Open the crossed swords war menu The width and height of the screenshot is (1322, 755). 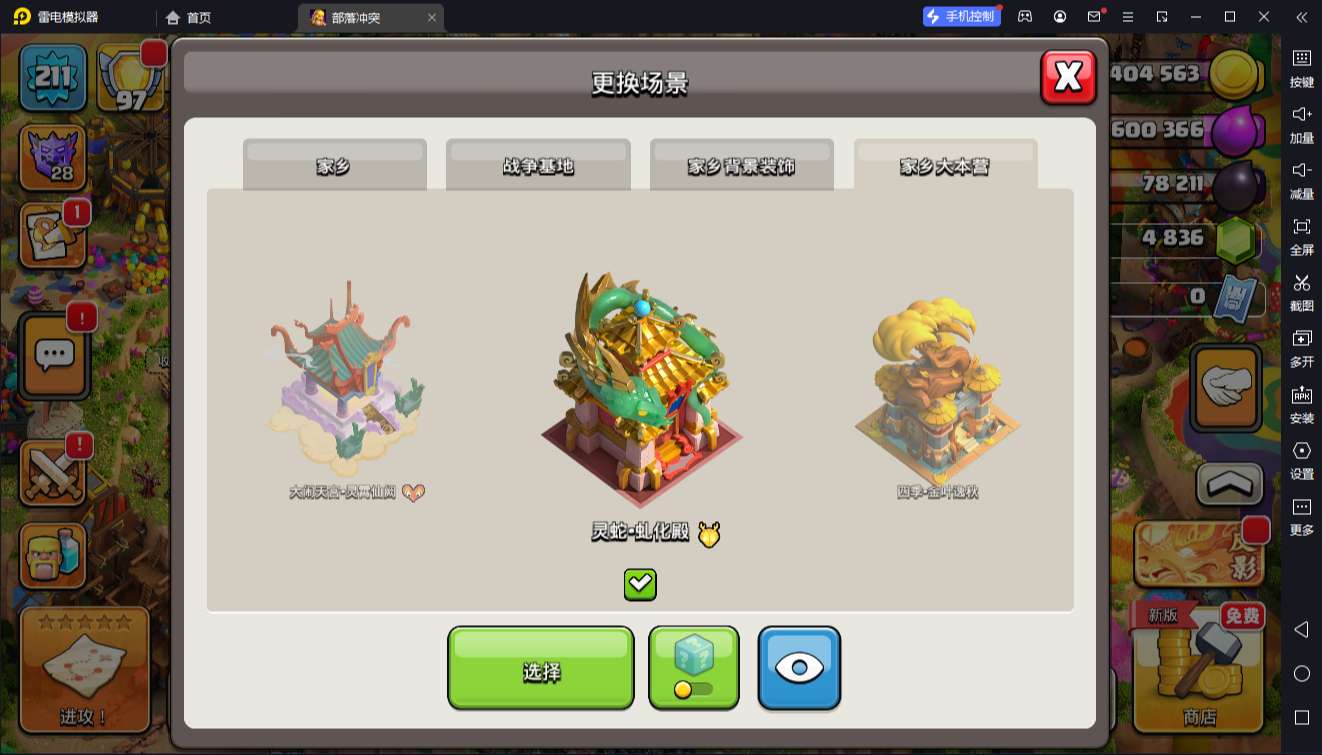click(52, 472)
